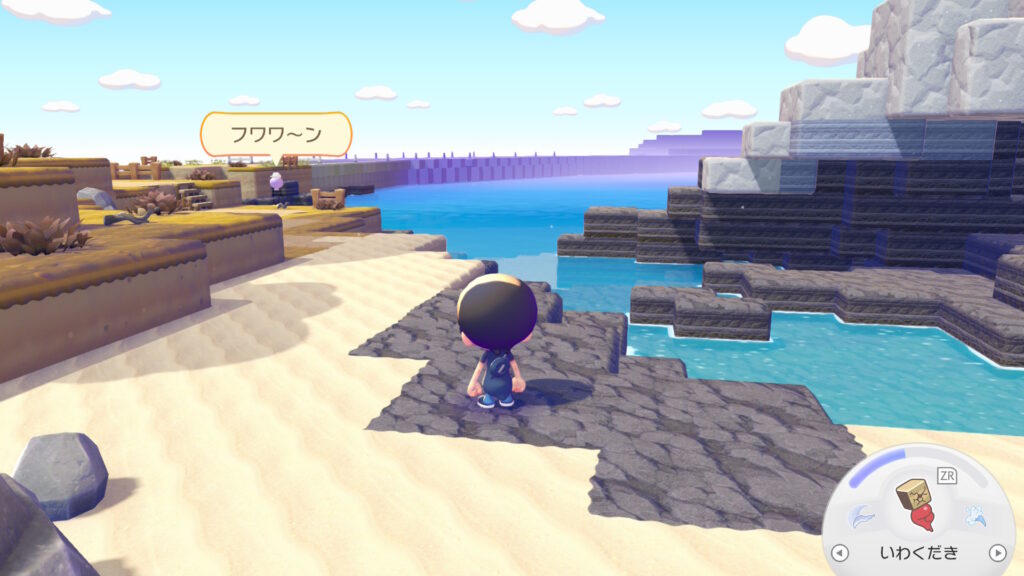Click the left arrow beside いわくだき
The image size is (1024, 576).
(x=839, y=553)
